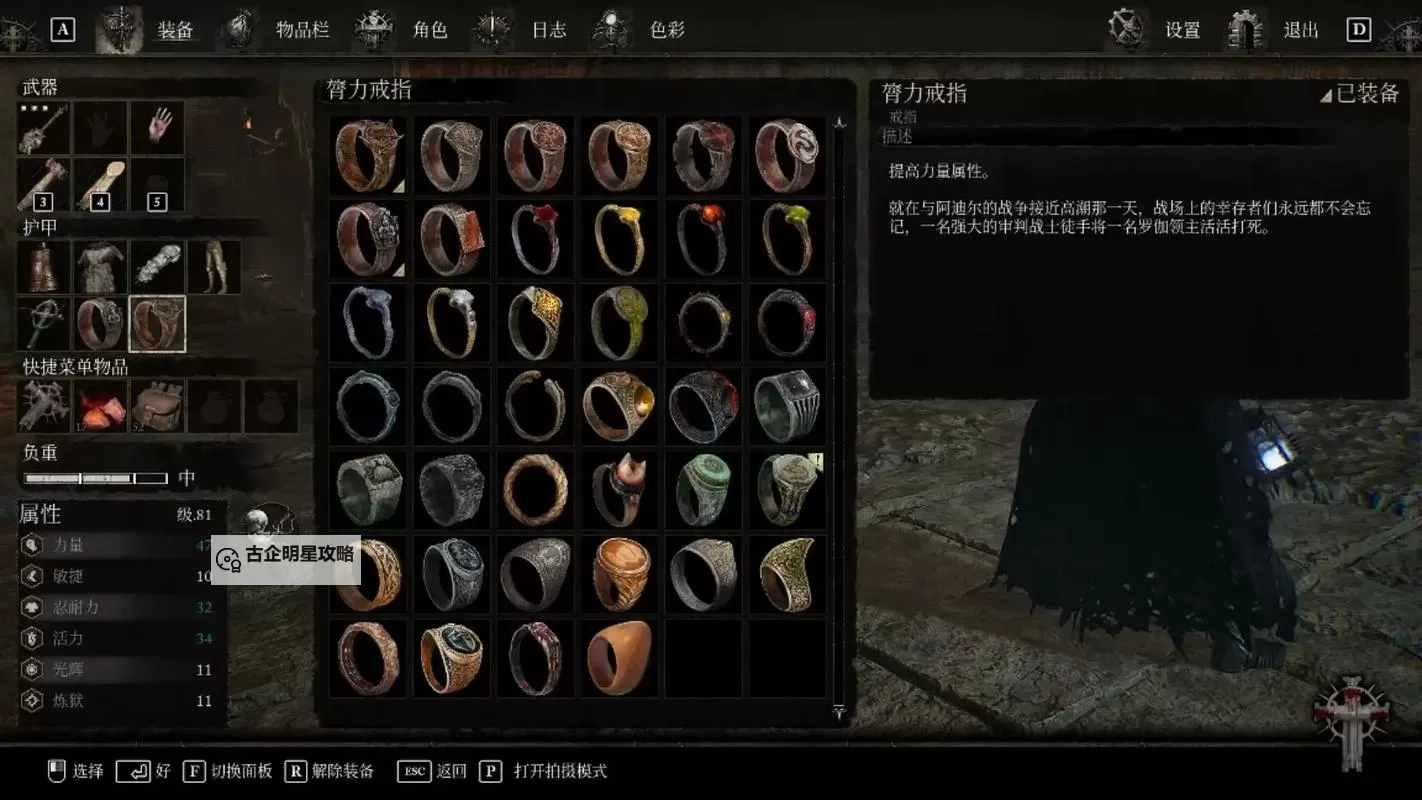Open the backpack quick menu slot
Viewport: 1422px width, 800px height.
(156, 406)
